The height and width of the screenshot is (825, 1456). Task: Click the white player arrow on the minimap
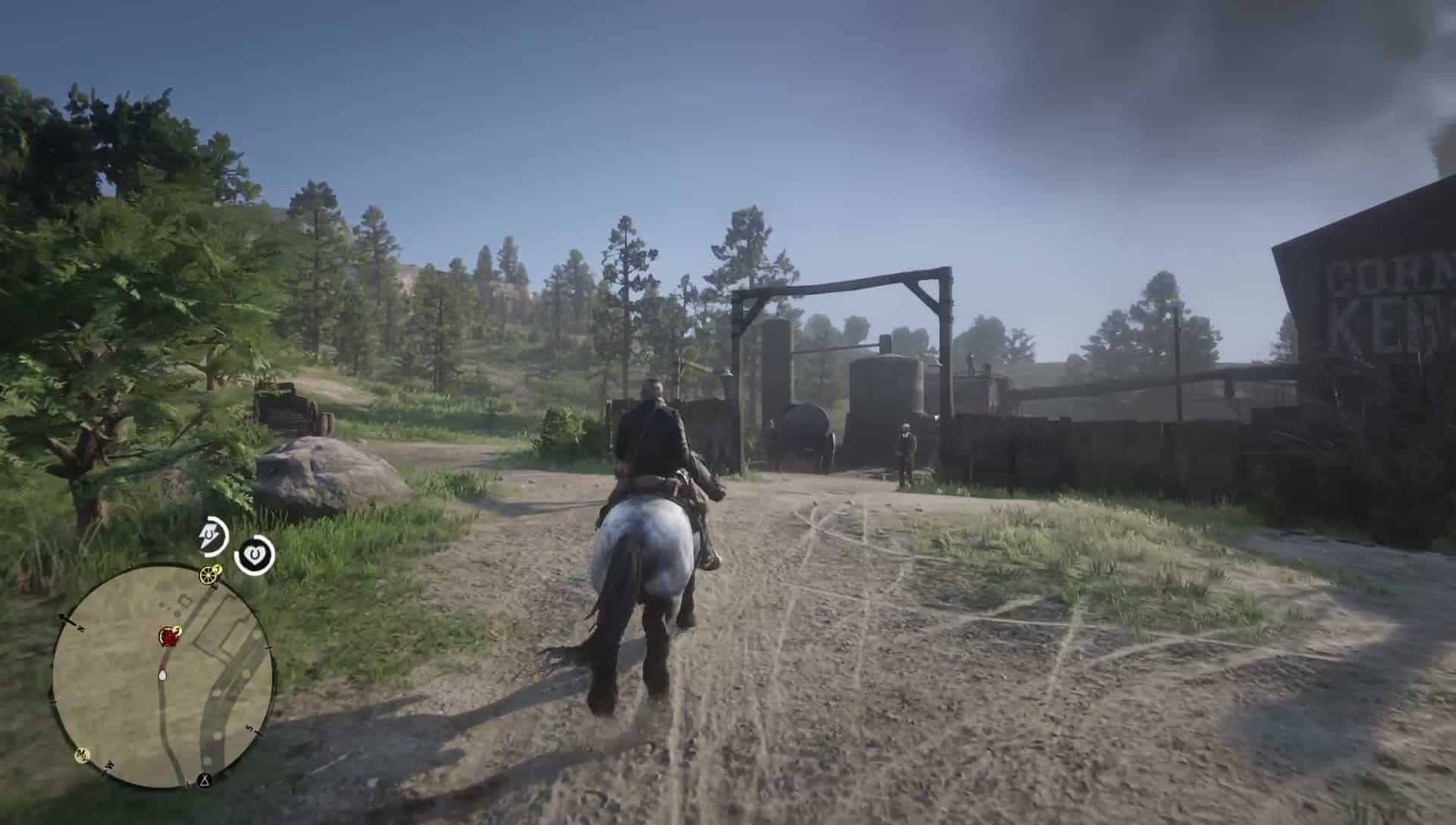click(x=162, y=675)
